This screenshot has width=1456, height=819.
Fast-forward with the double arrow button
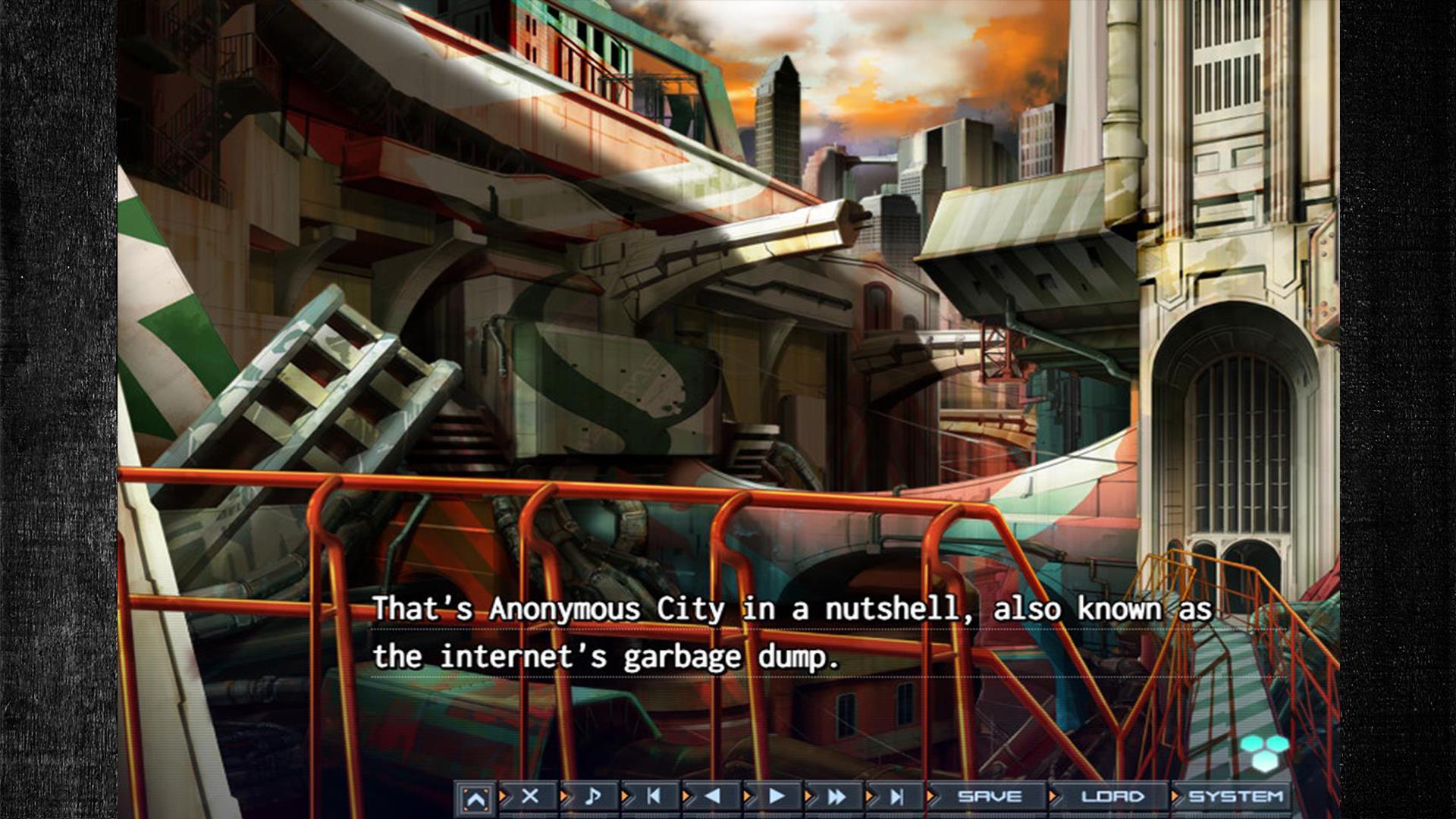836,796
